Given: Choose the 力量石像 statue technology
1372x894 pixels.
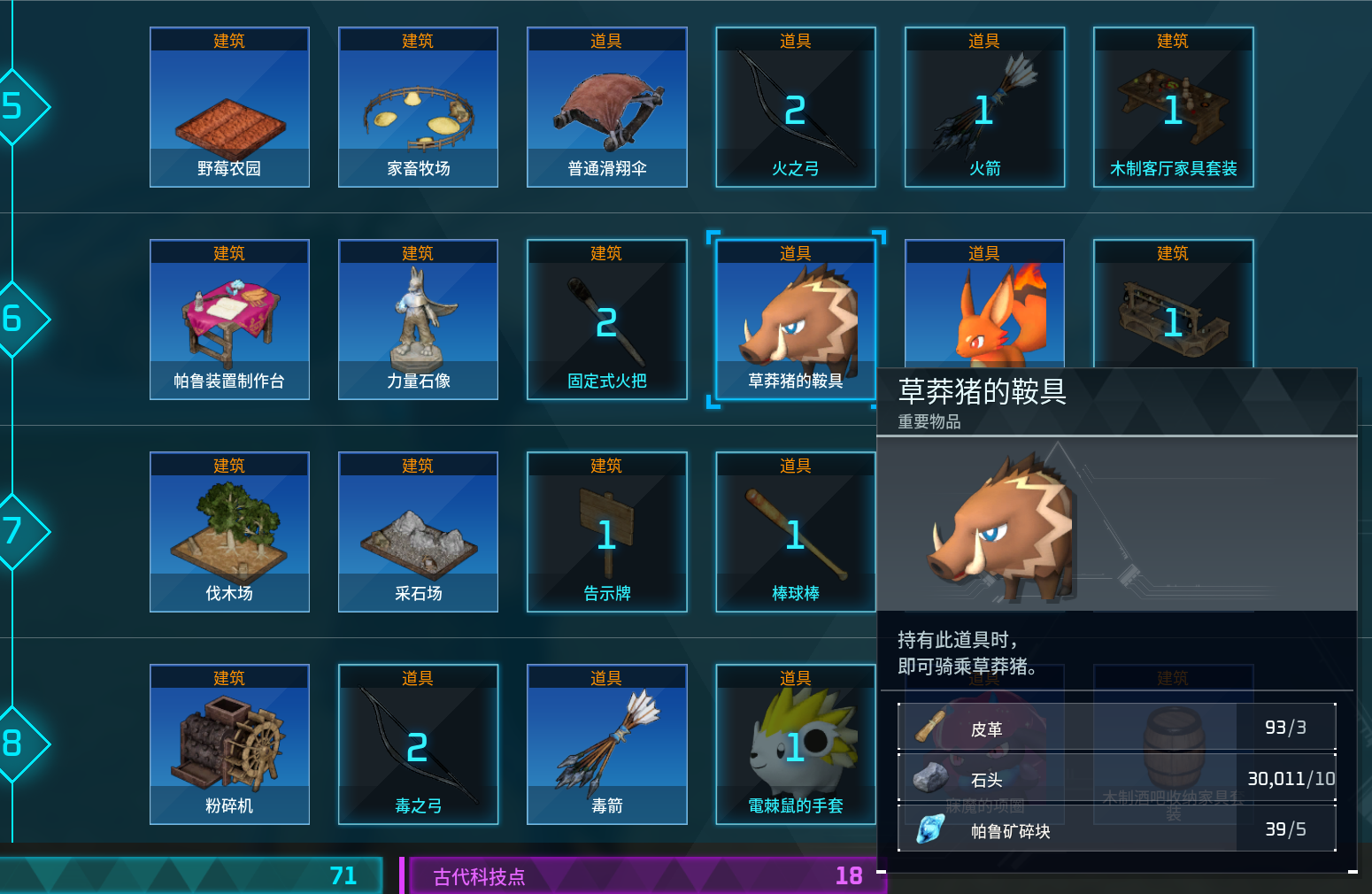Looking at the screenshot, I should 418,319.
